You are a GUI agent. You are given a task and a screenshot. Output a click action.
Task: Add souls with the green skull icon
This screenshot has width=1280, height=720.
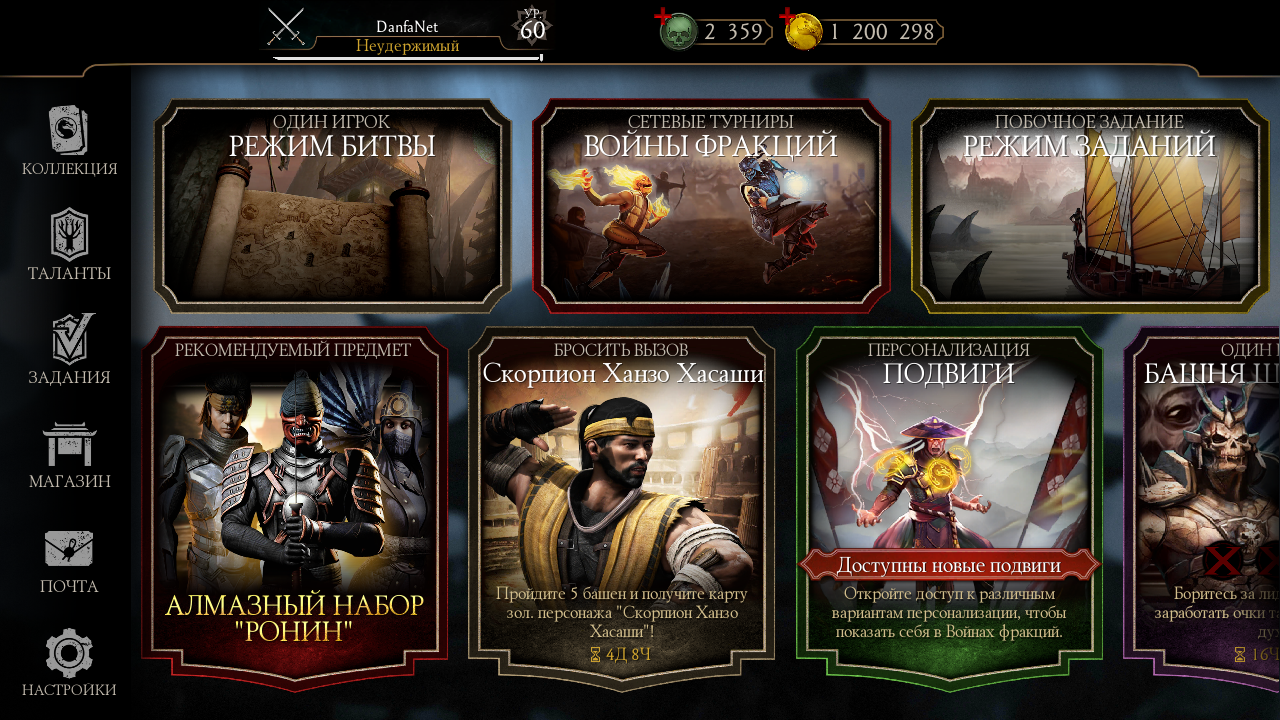tap(677, 31)
